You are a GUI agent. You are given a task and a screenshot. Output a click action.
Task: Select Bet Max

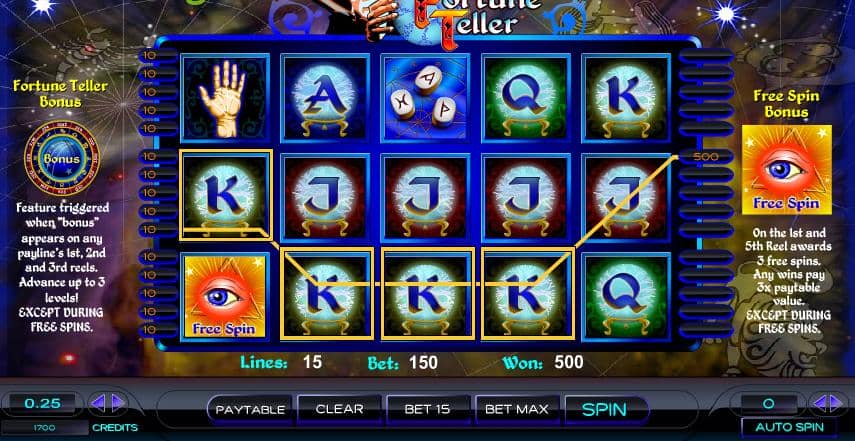(x=515, y=409)
